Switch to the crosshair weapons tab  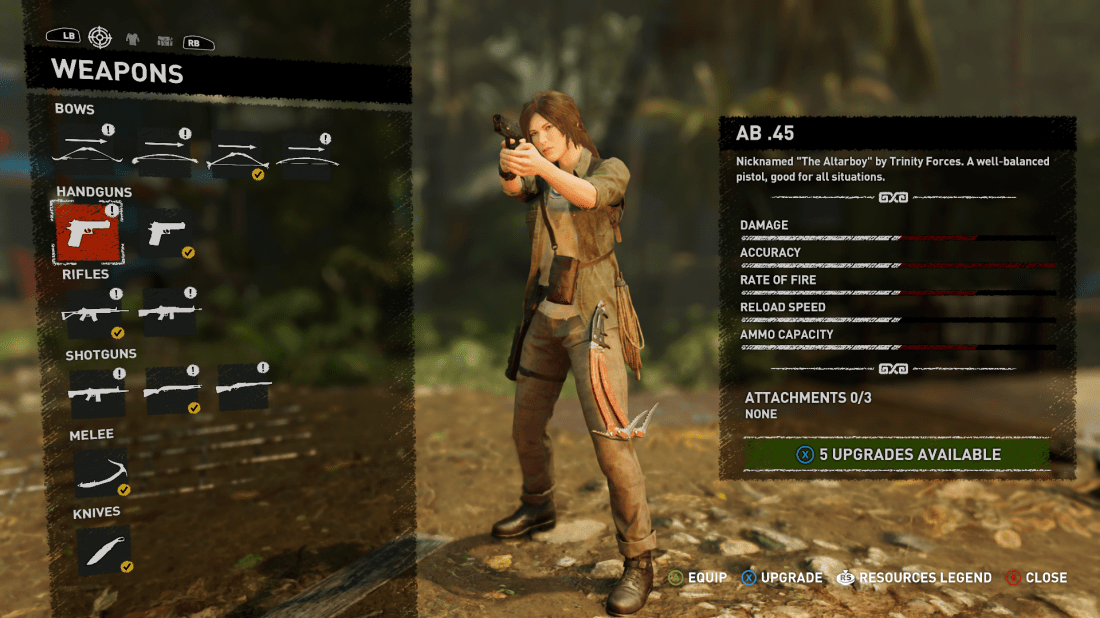pos(100,38)
